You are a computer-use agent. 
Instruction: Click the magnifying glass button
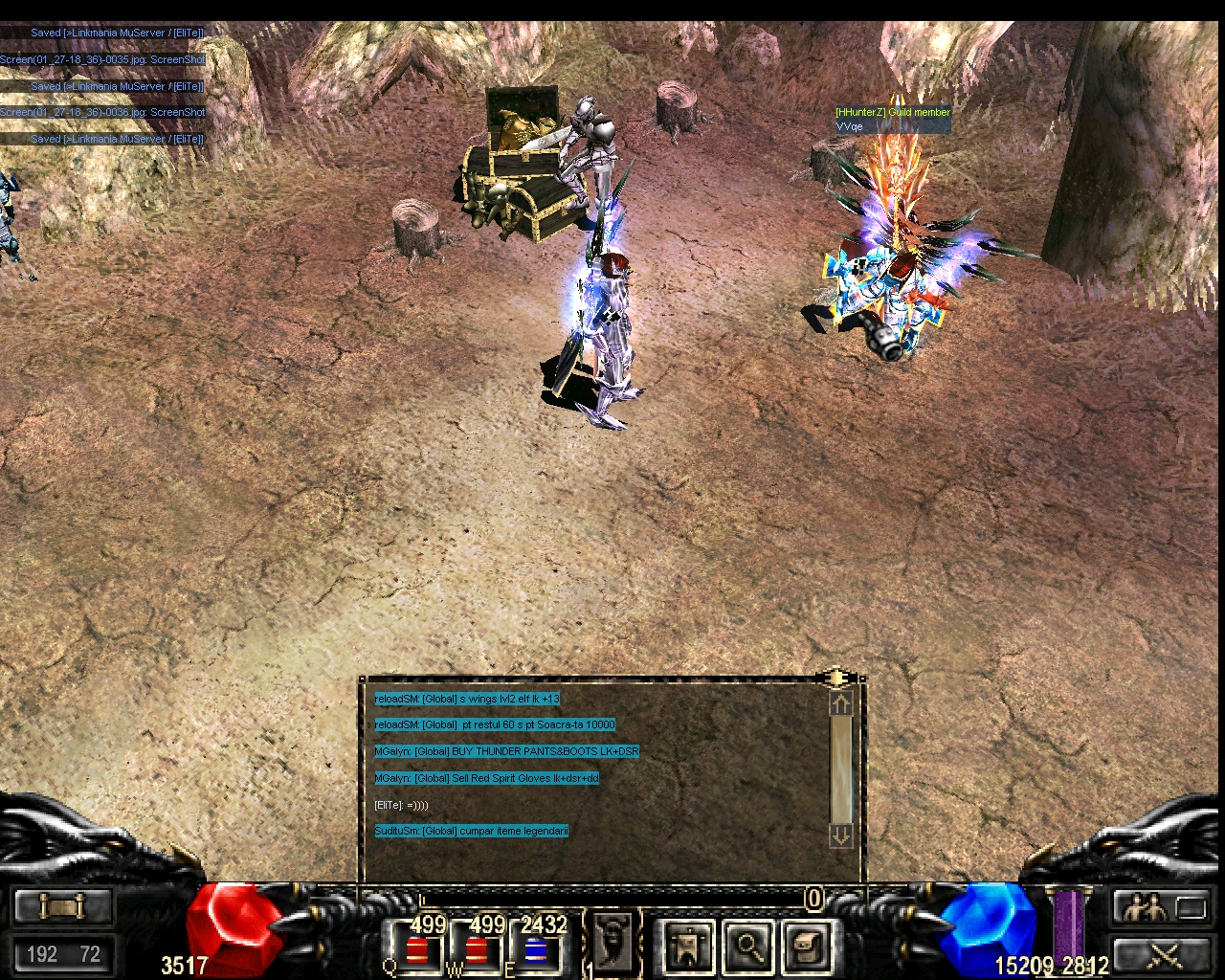749,947
